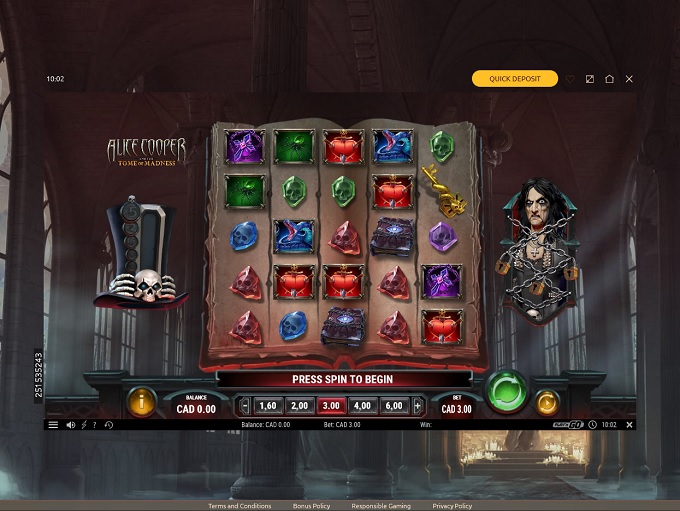The width and height of the screenshot is (680, 511).
Task: Select the 4,00 bet option
Action: pos(362,405)
